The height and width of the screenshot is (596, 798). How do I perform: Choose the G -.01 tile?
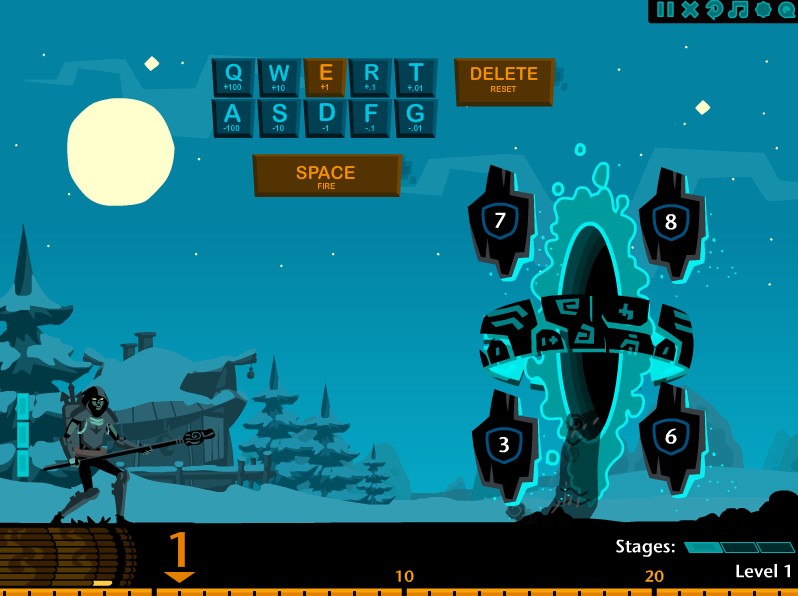pos(416,118)
